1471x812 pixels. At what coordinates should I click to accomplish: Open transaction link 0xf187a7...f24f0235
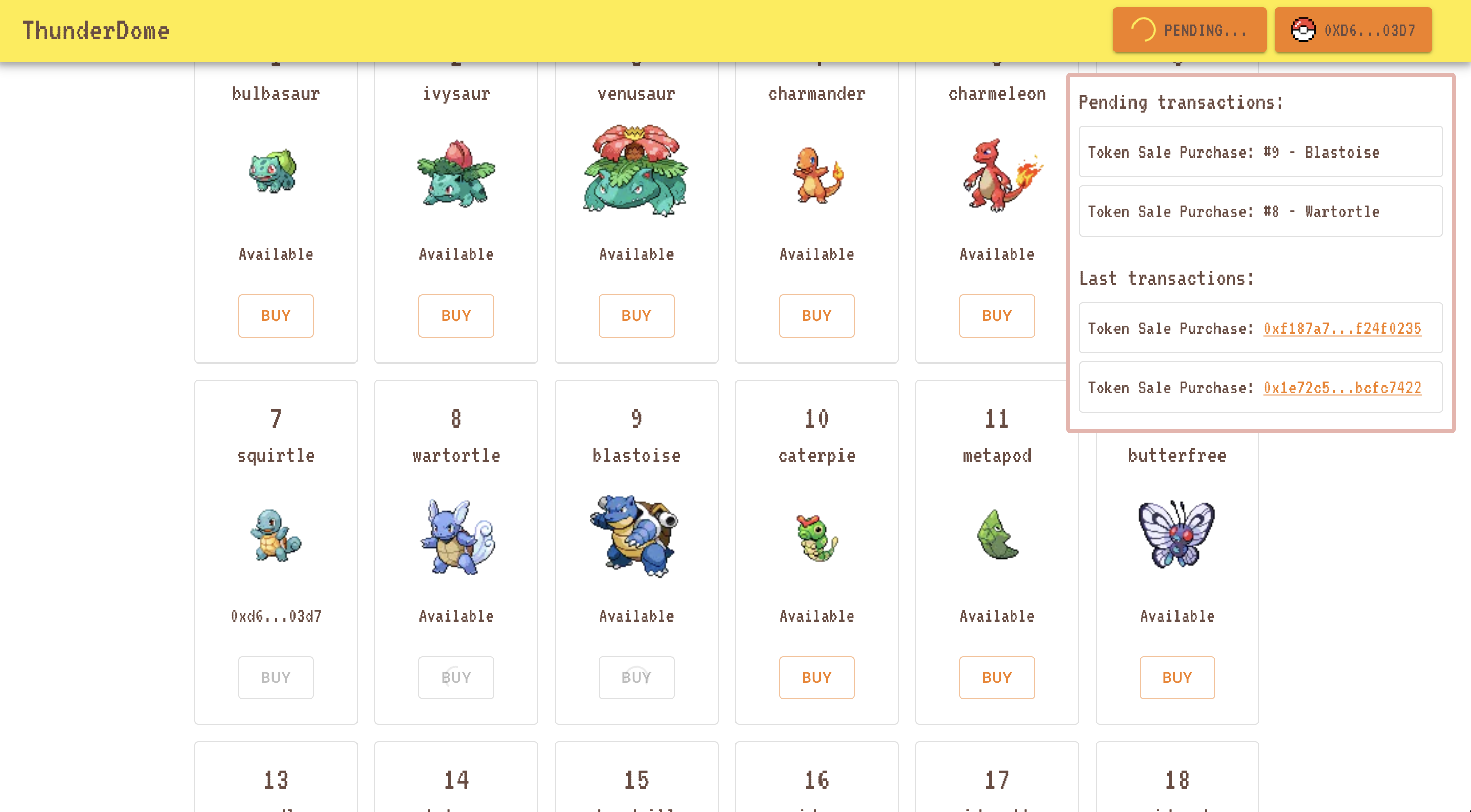(1341, 329)
